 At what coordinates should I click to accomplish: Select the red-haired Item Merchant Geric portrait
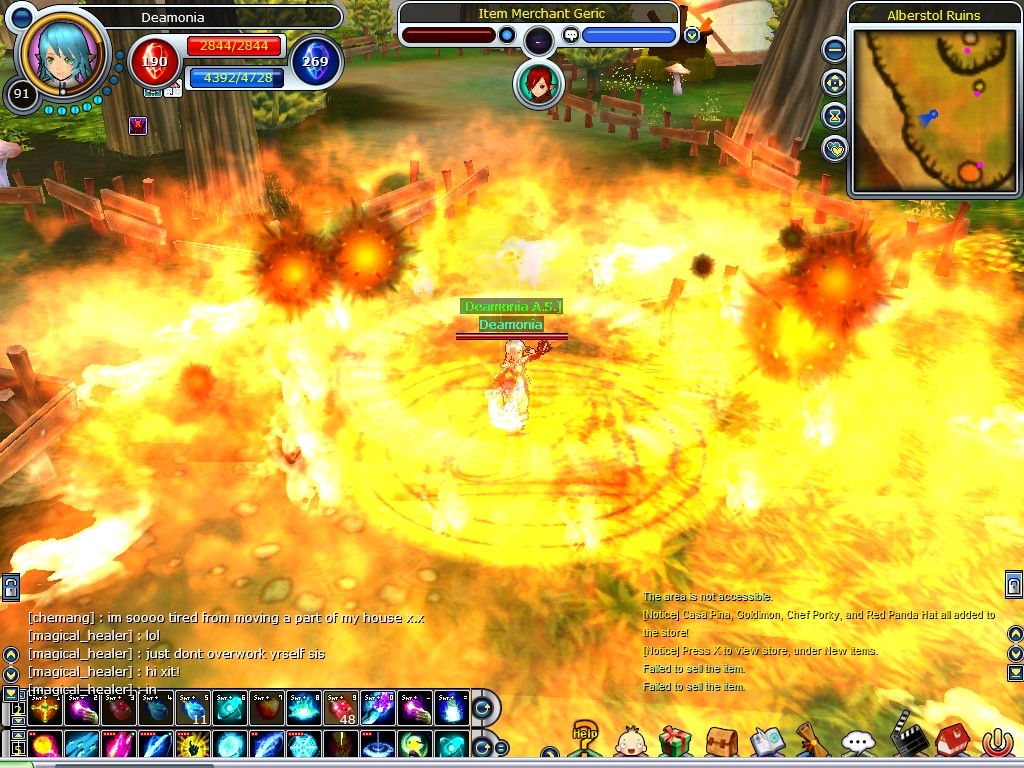coord(538,85)
